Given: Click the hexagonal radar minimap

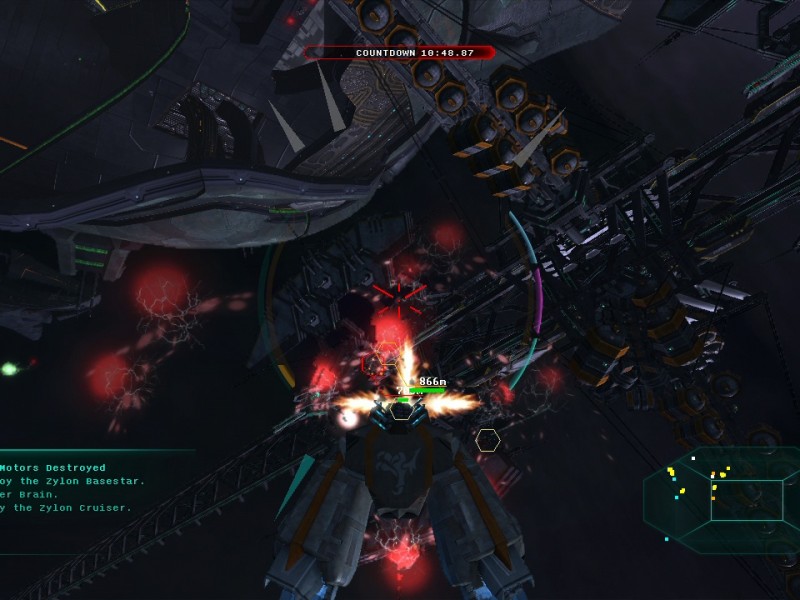Looking at the screenshot, I should [x=720, y=499].
